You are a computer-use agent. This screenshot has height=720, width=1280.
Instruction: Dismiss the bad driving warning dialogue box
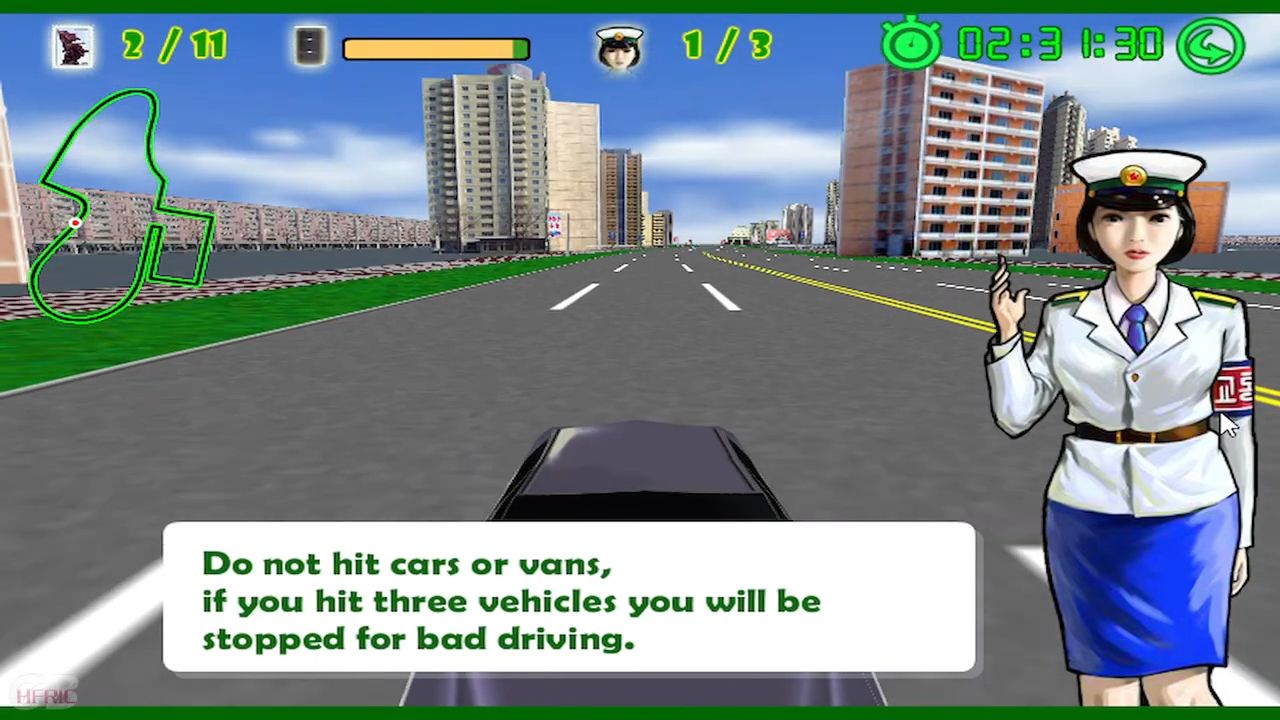(x=568, y=597)
